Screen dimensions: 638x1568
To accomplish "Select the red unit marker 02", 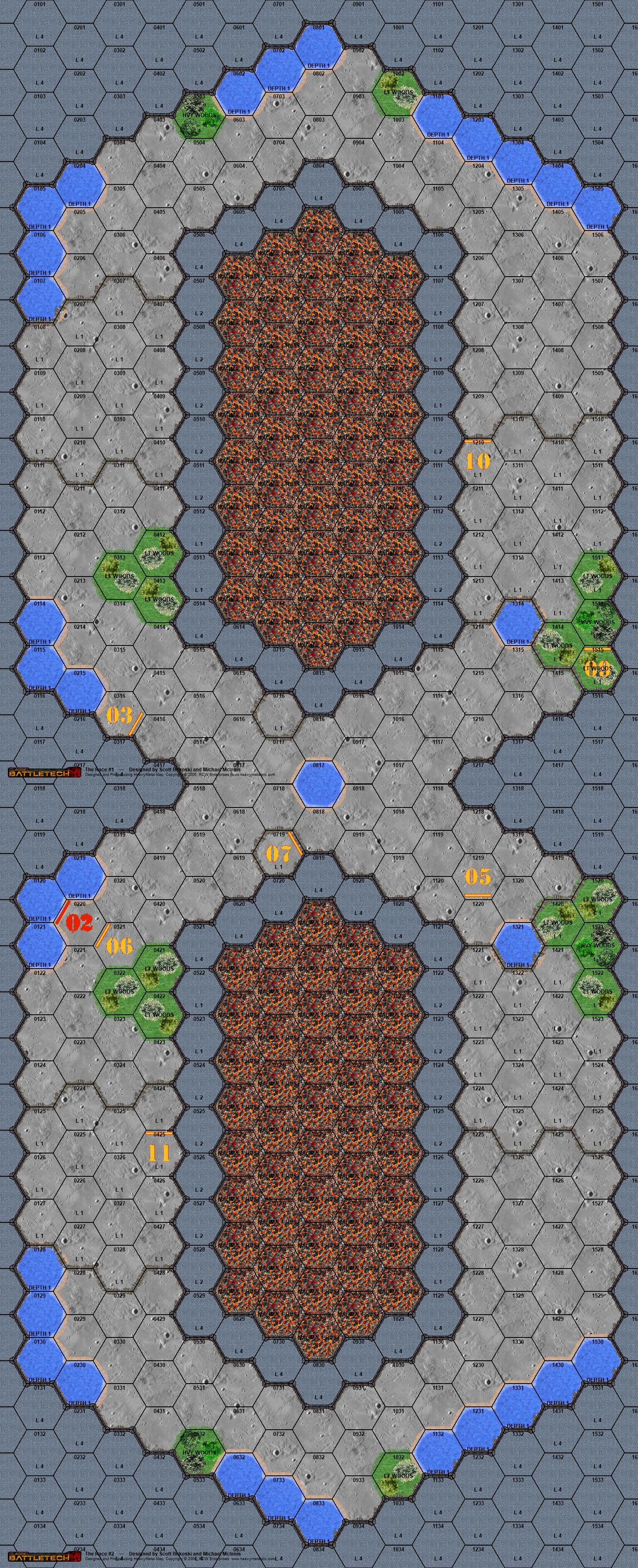I will point(78,922).
